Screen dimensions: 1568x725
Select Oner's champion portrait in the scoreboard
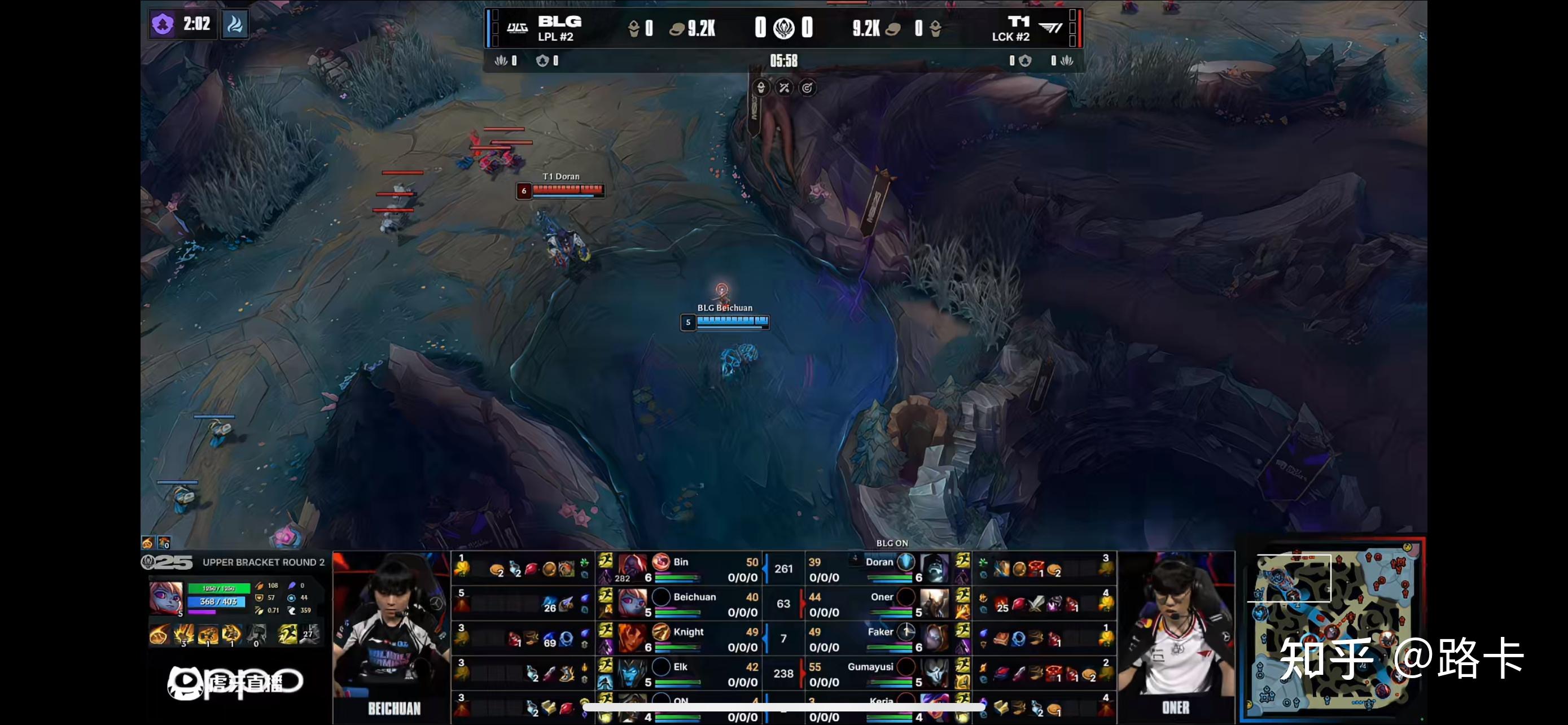tap(934, 602)
